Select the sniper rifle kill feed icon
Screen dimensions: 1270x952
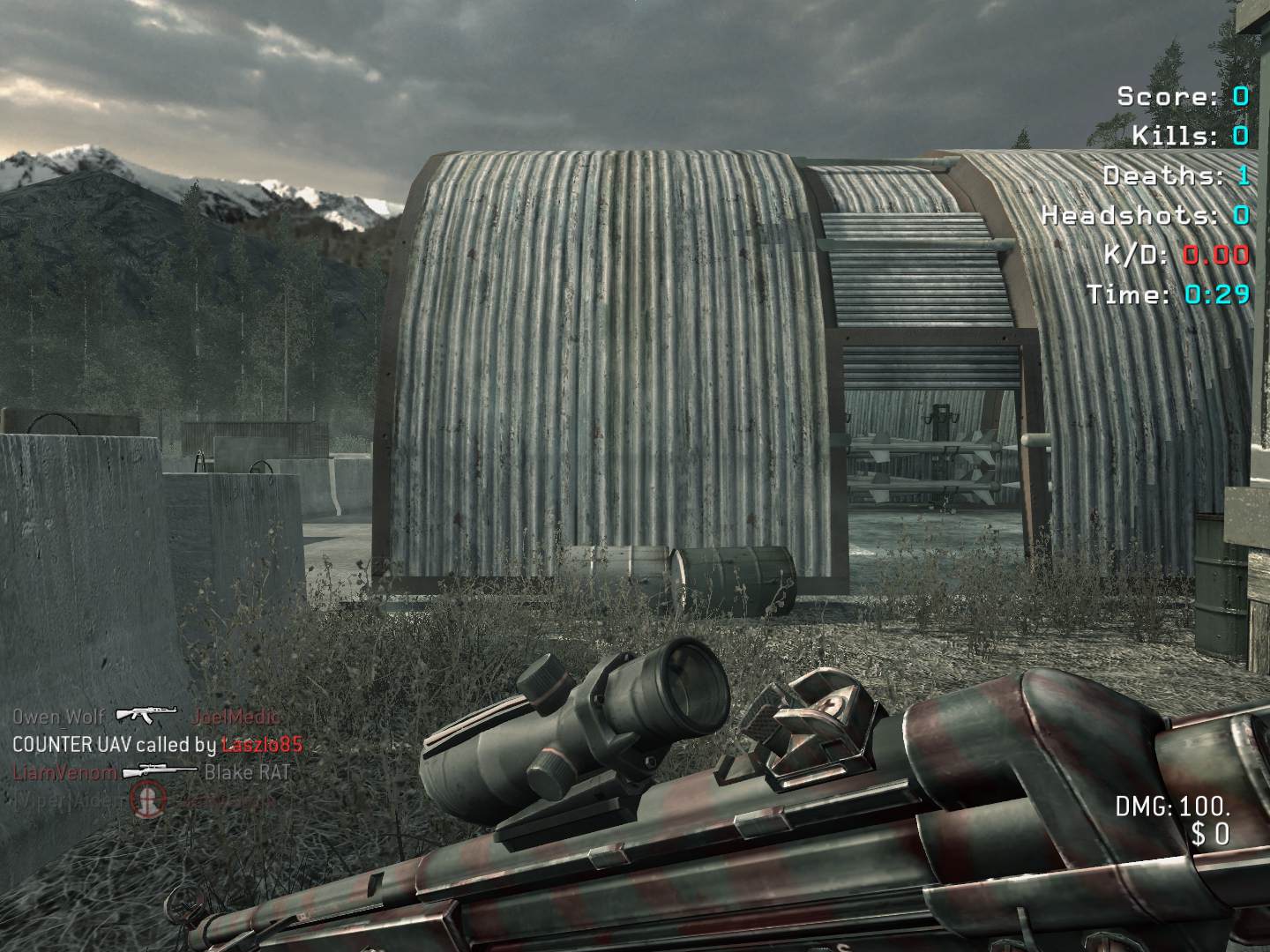[161, 772]
